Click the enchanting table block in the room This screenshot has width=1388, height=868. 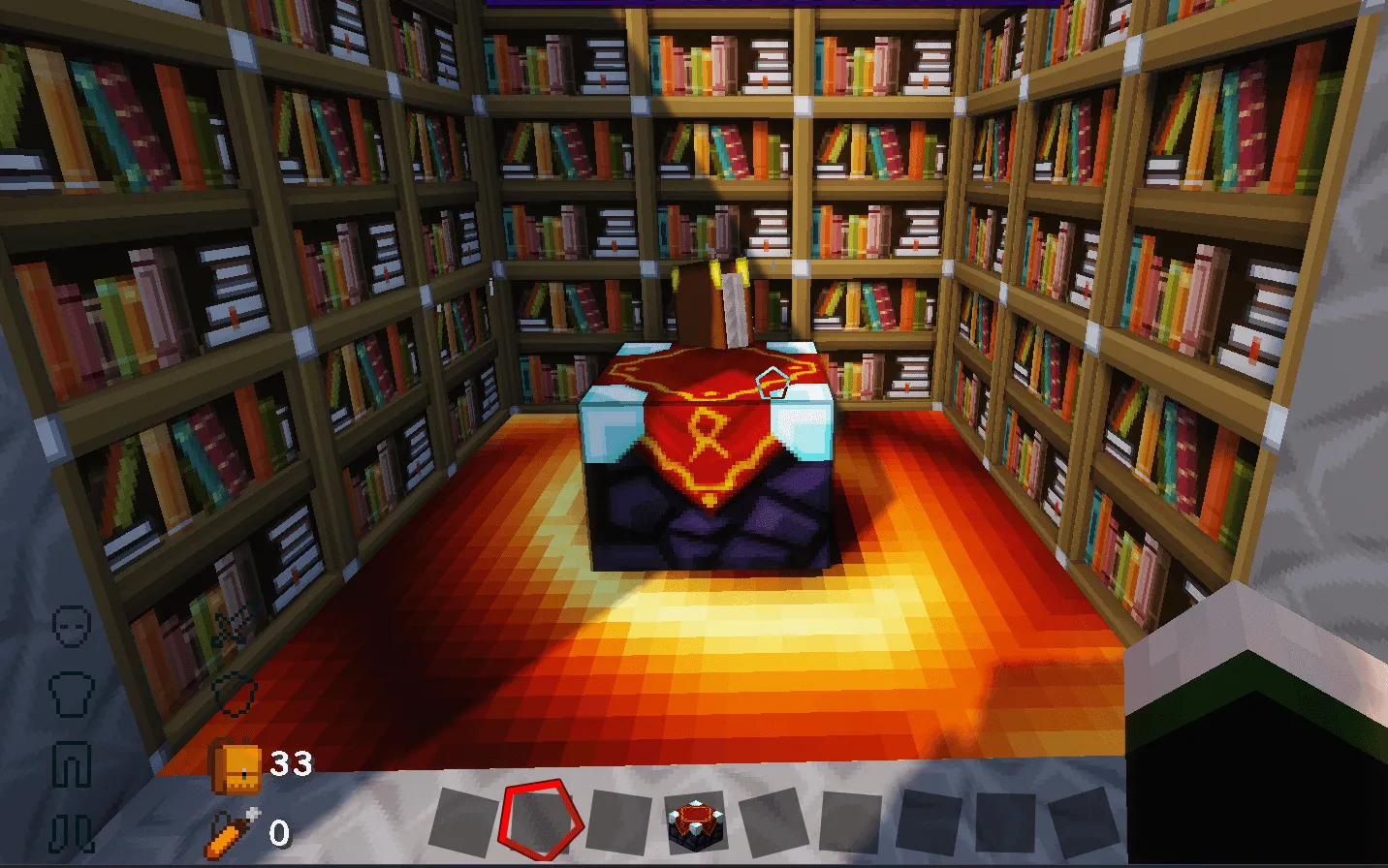coord(708,465)
